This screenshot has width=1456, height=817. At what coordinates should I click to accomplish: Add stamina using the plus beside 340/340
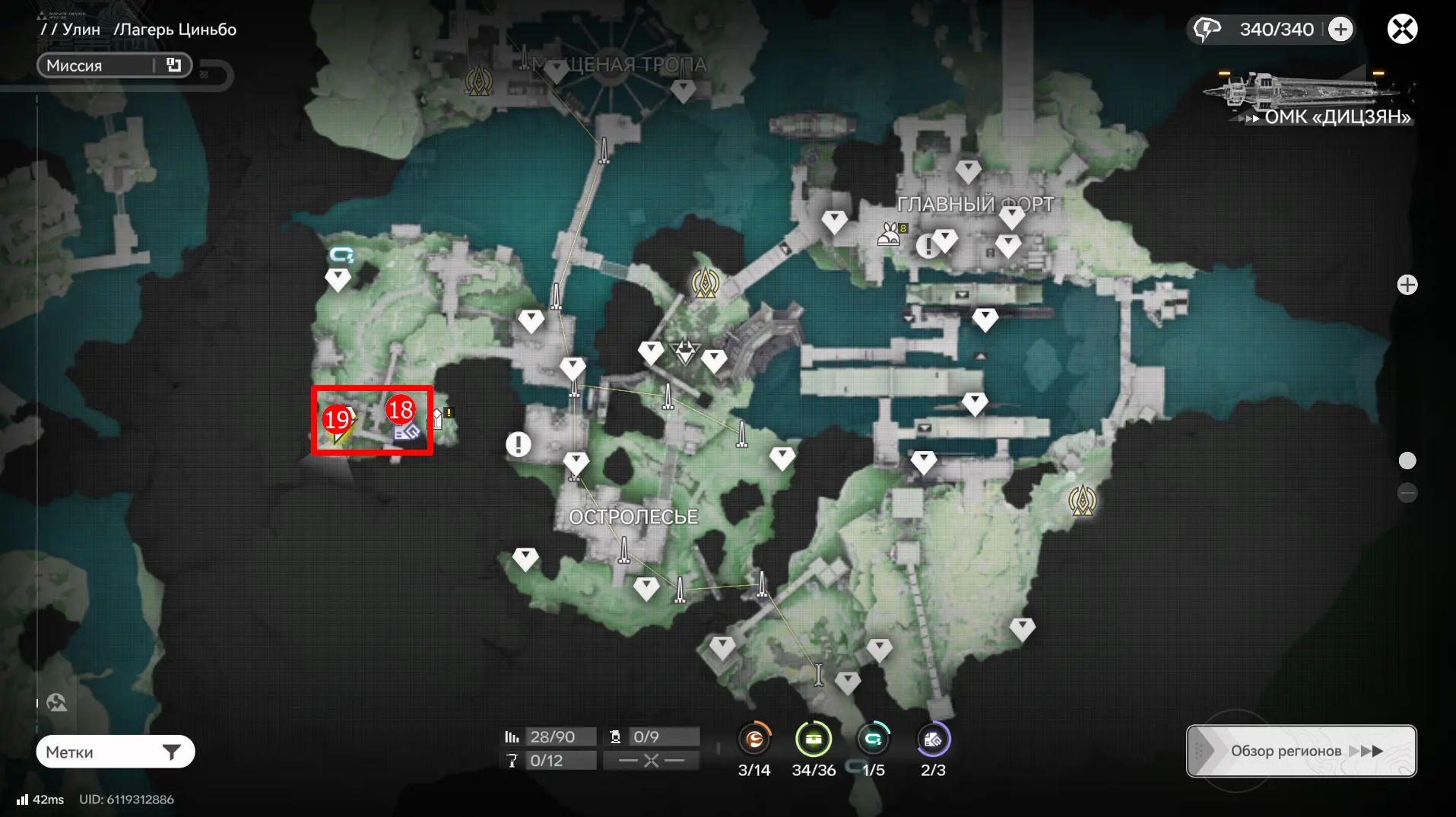[x=1340, y=30]
